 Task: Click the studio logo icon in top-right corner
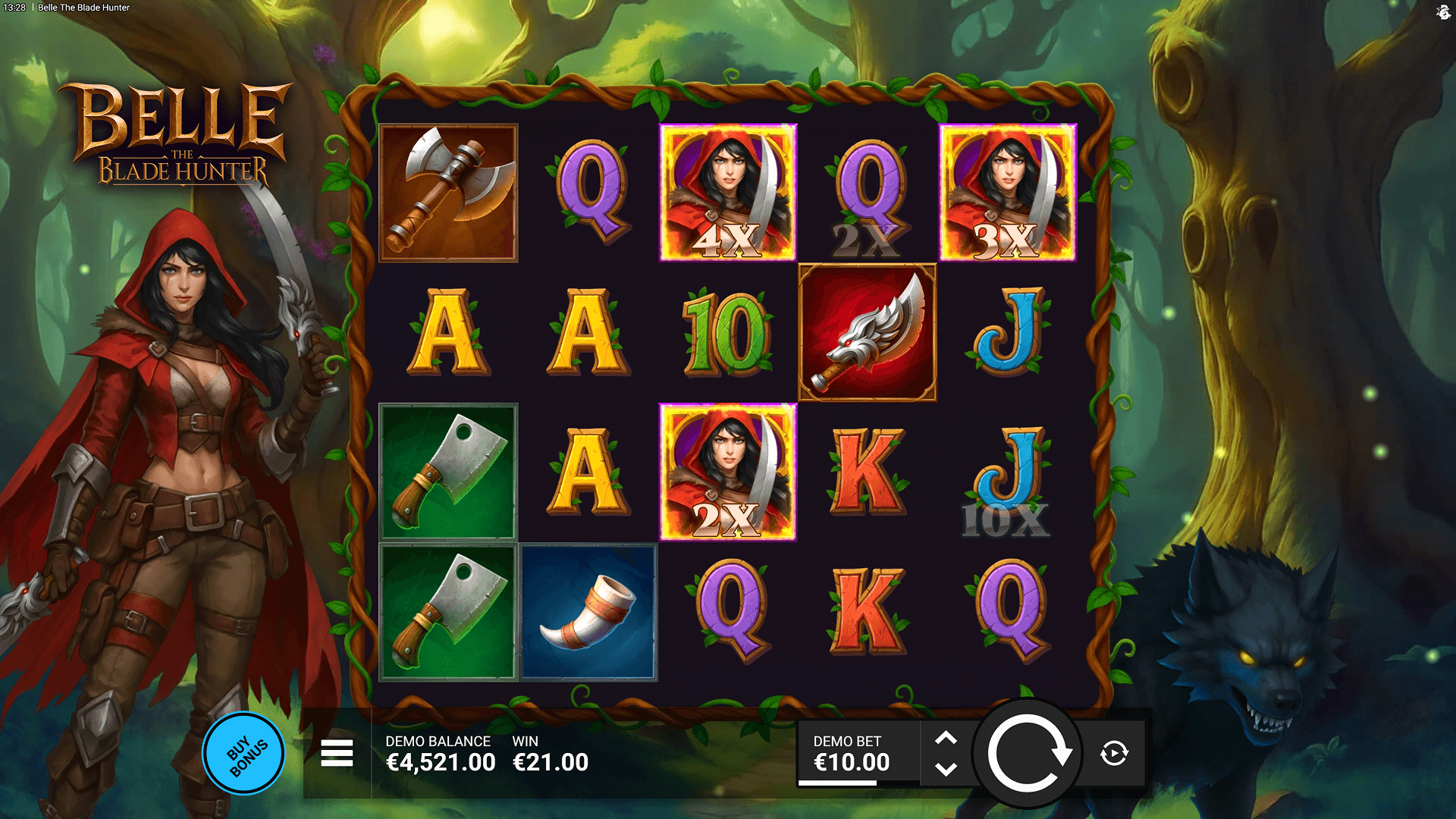tap(1442, 11)
